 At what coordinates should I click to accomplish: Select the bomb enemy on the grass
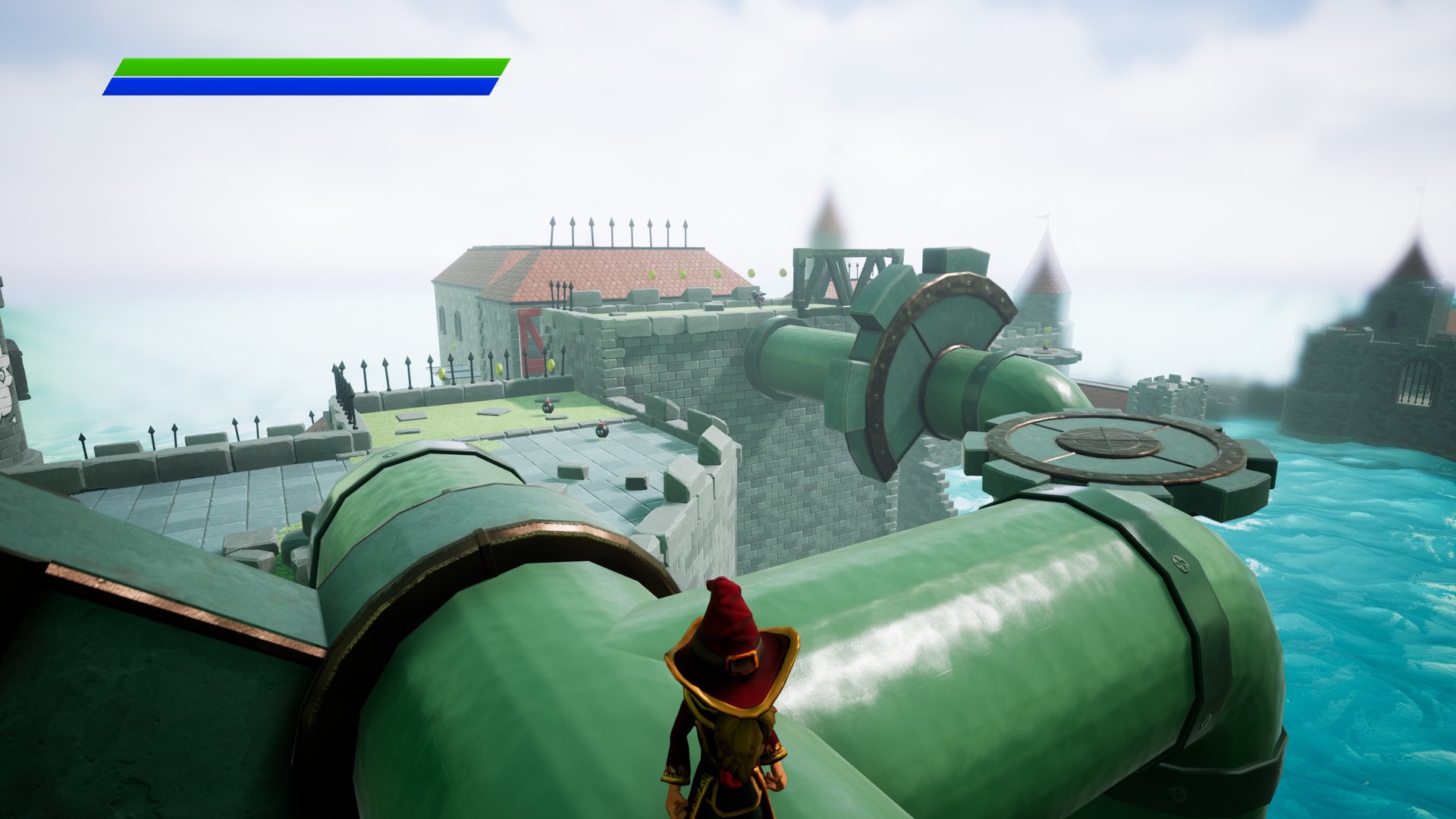547,409
